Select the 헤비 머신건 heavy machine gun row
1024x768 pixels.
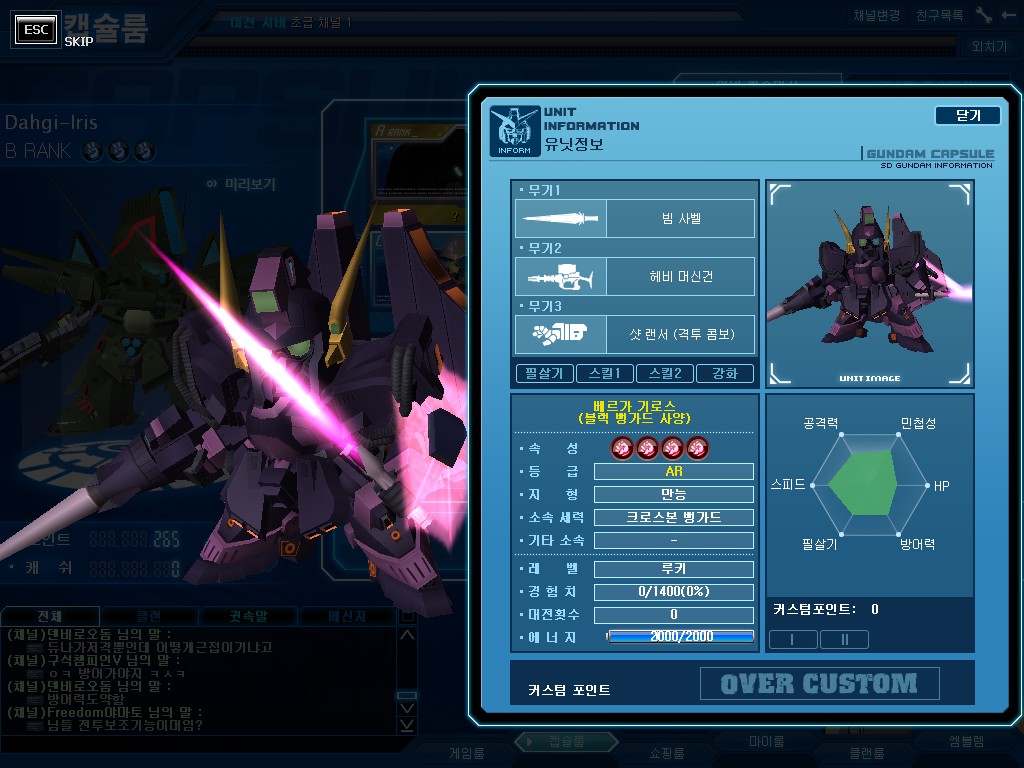(635, 277)
